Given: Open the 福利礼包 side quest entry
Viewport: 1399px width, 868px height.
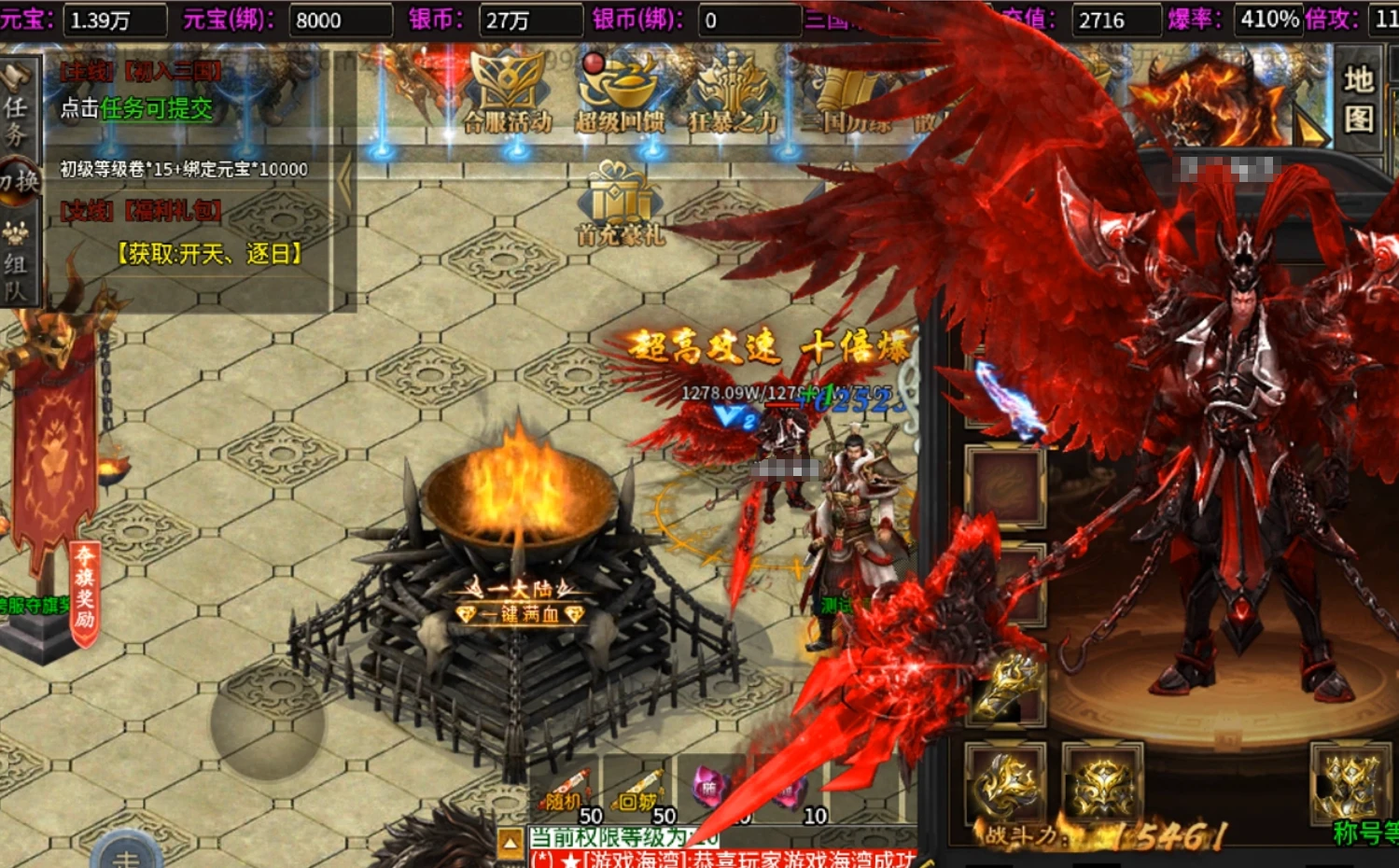Looking at the screenshot, I should [140, 211].
